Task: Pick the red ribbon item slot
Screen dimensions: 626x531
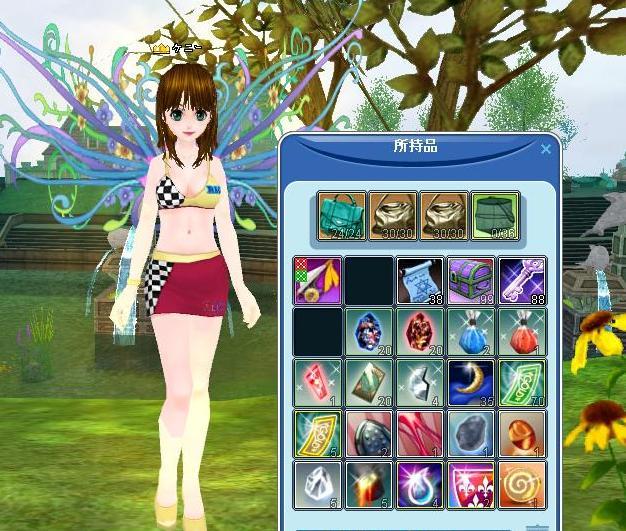Action: [x=420, y=433]
